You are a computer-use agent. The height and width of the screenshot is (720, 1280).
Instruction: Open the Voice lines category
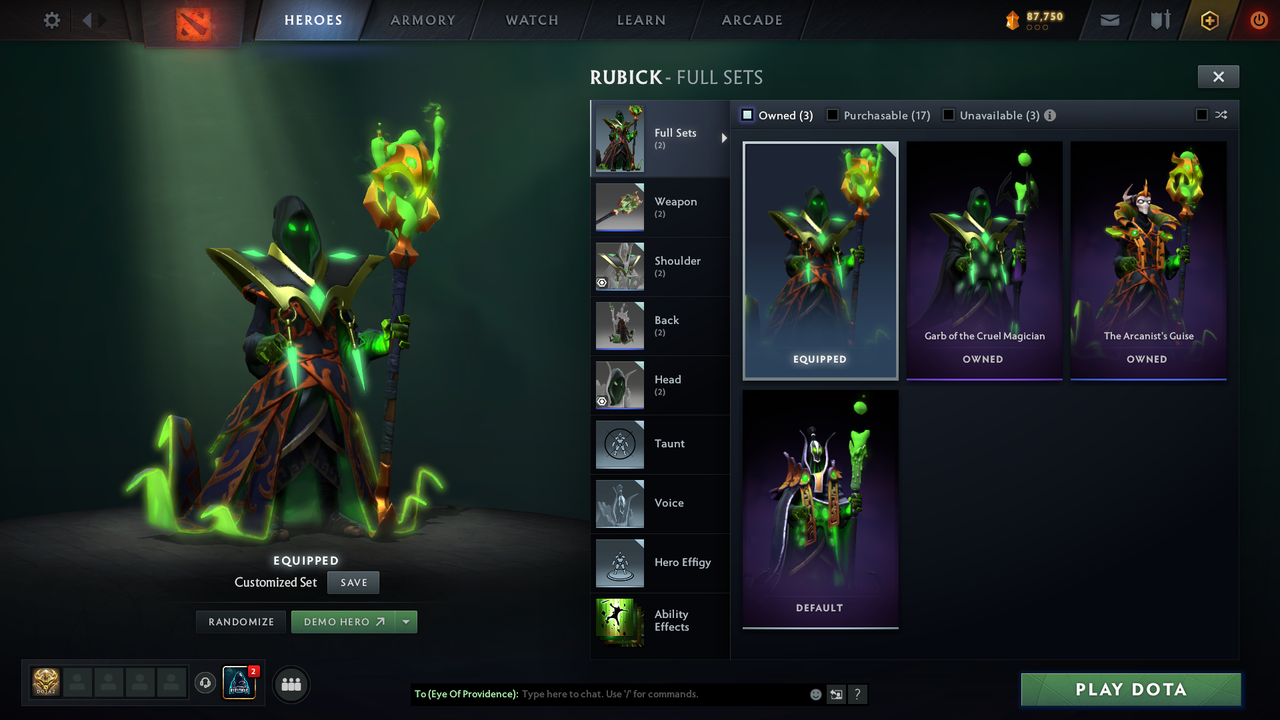pos(660,504)
